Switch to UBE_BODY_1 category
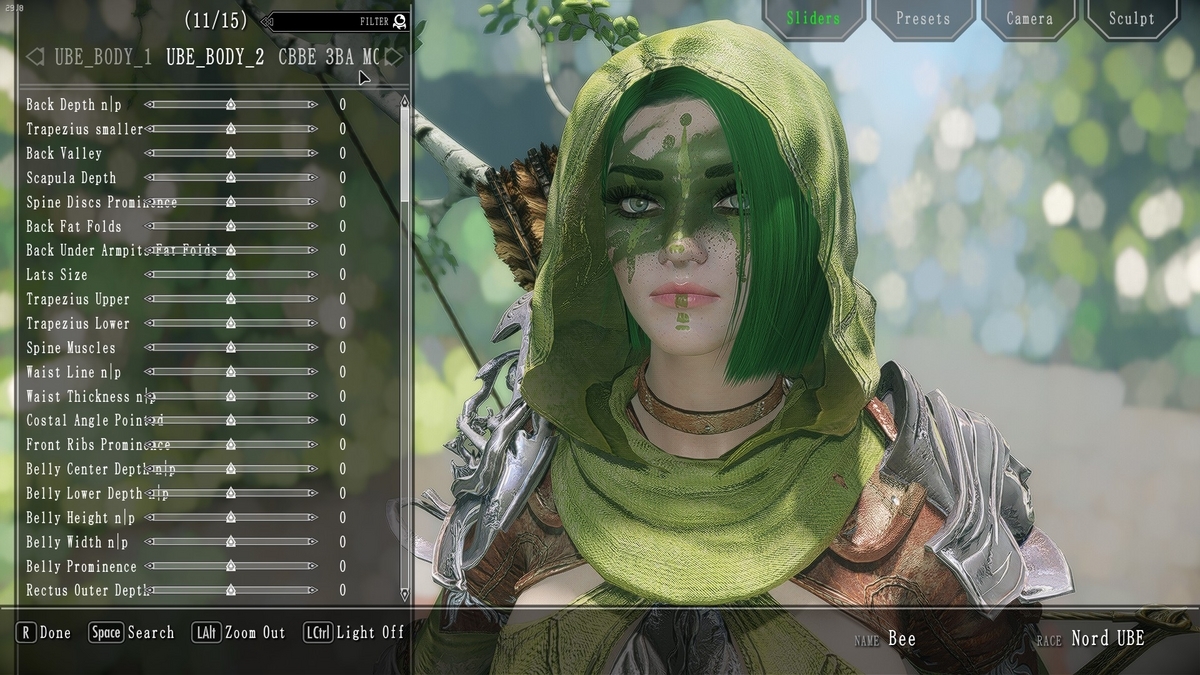 103,57
